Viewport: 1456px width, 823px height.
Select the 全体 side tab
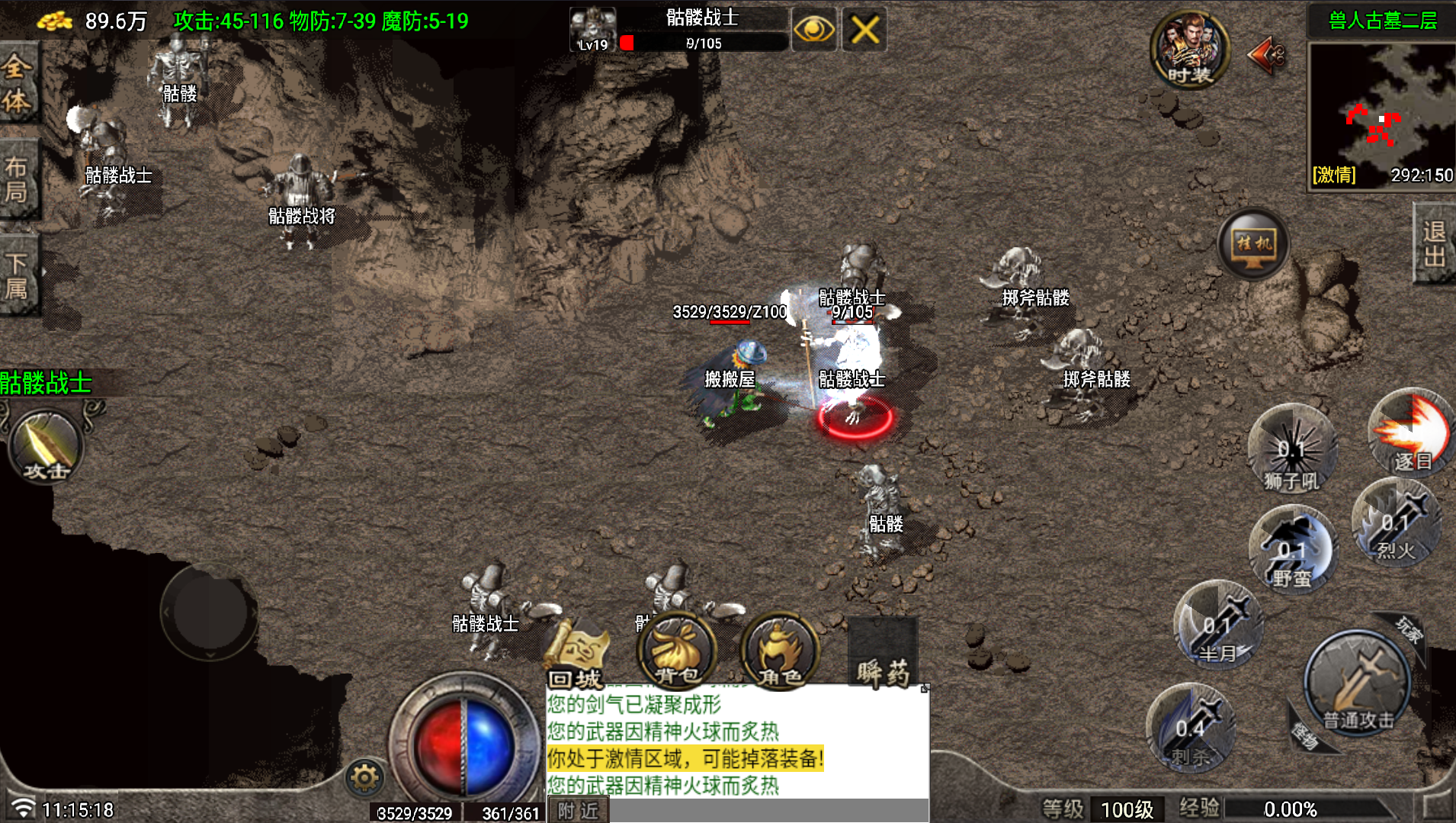[x=17, y=82]
